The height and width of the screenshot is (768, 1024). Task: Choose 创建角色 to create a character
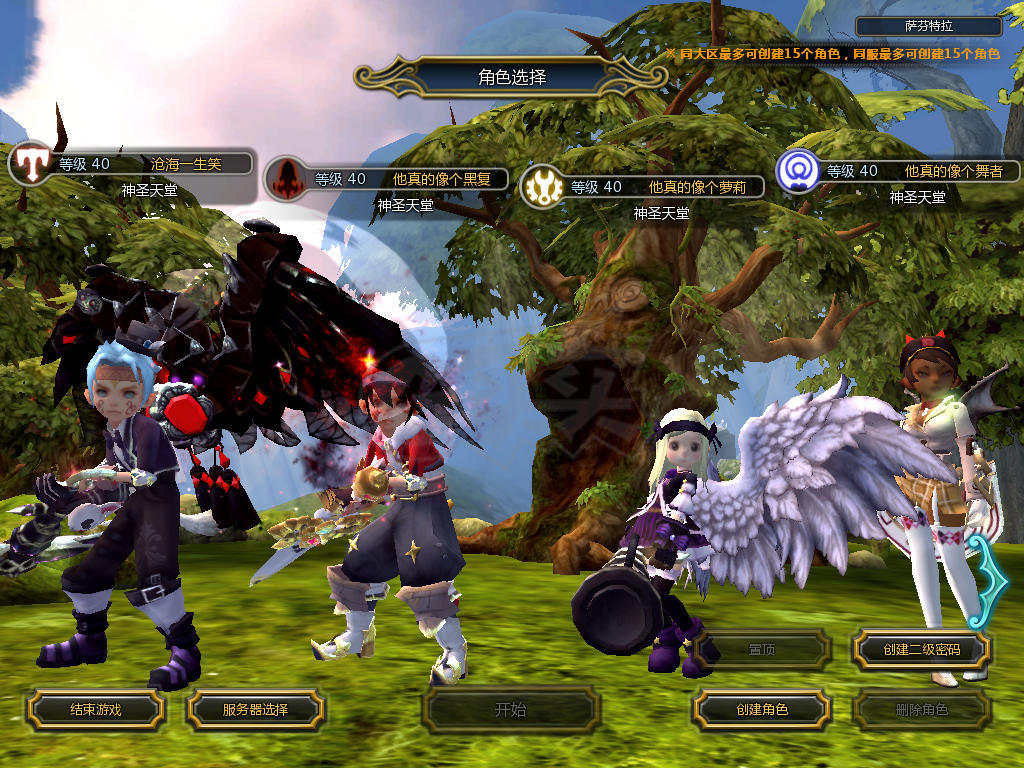coord(761,709)
